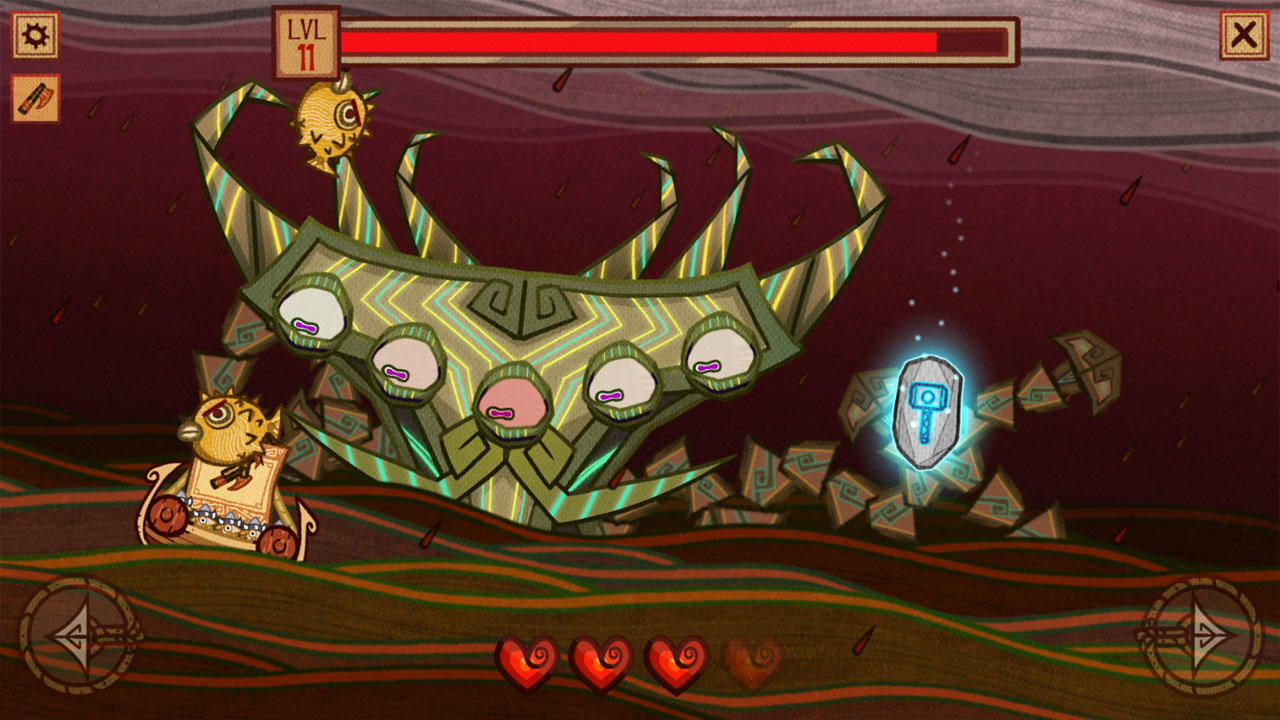
Task: Select the axe weapon icon
Action: coord(33,95)
